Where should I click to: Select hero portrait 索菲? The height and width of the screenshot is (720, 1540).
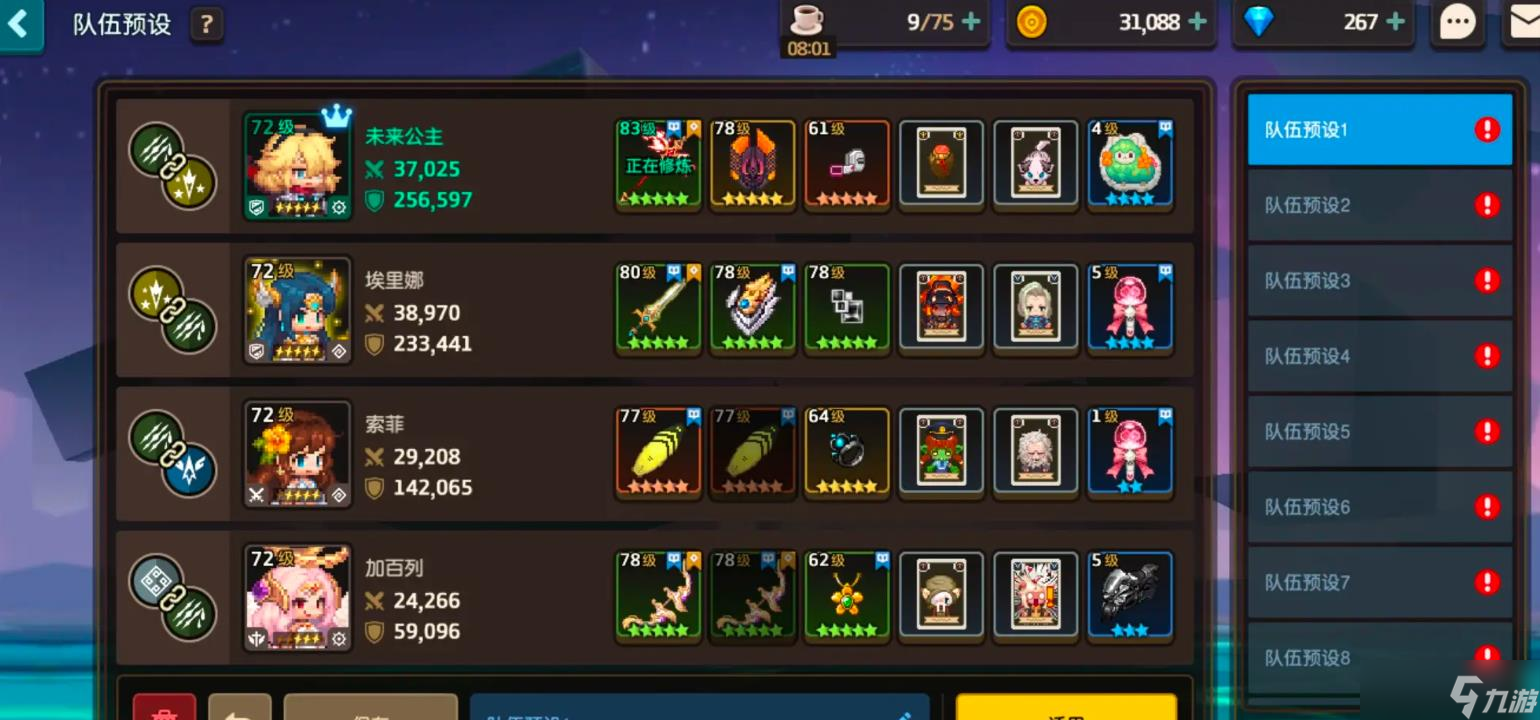coord(298,454)
